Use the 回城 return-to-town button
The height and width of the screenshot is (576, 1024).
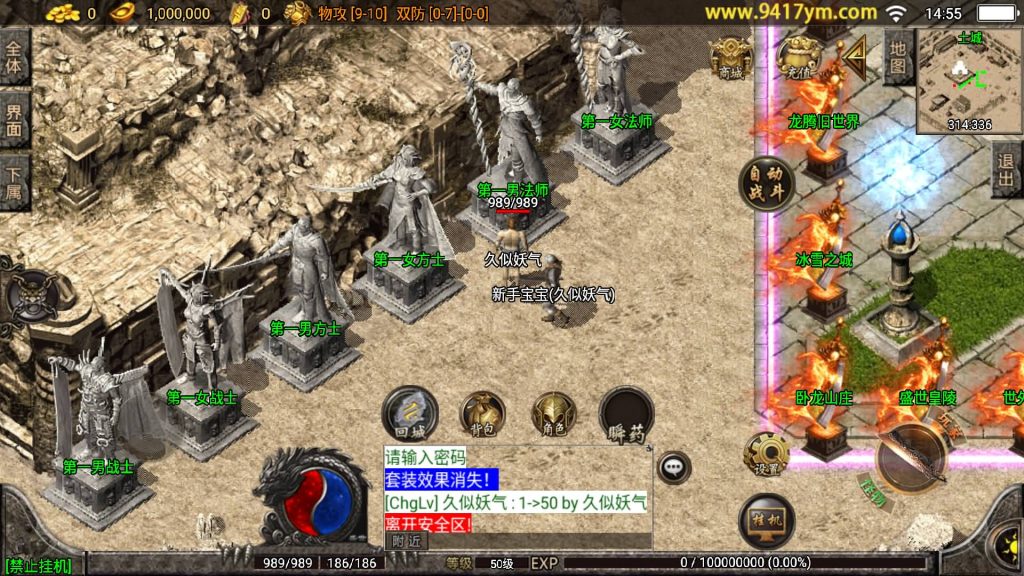point(410,414)
